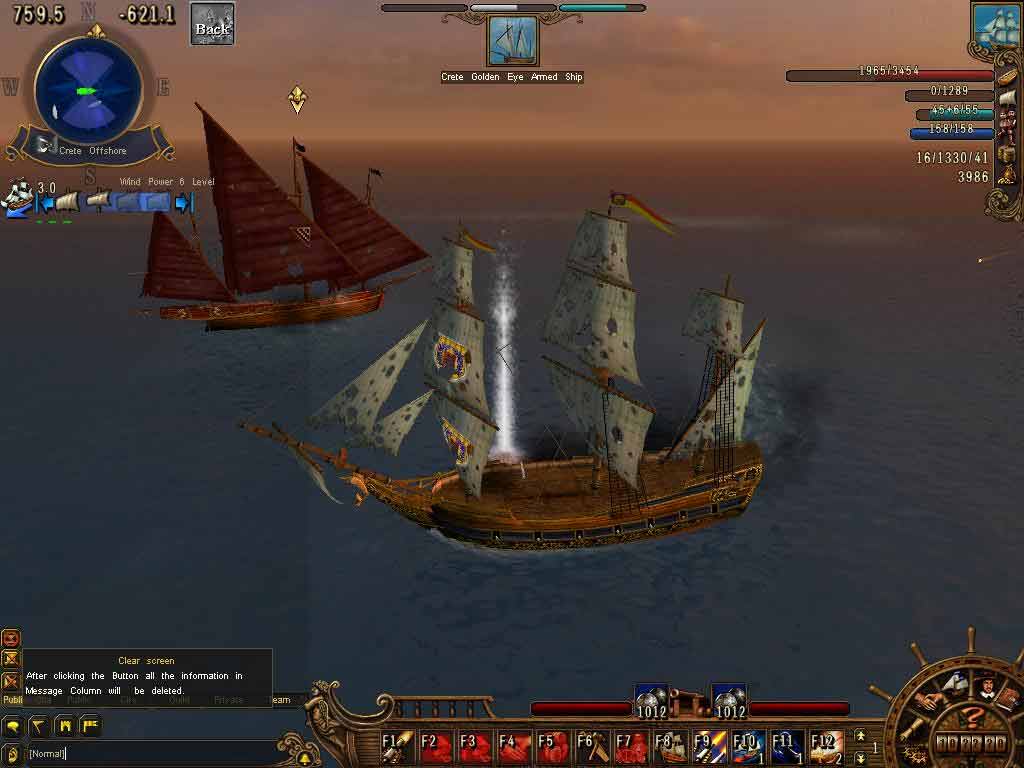This screenshot has height=768, width=1024.
Task: Use the F10 skill slot
Action: [747, 745]
